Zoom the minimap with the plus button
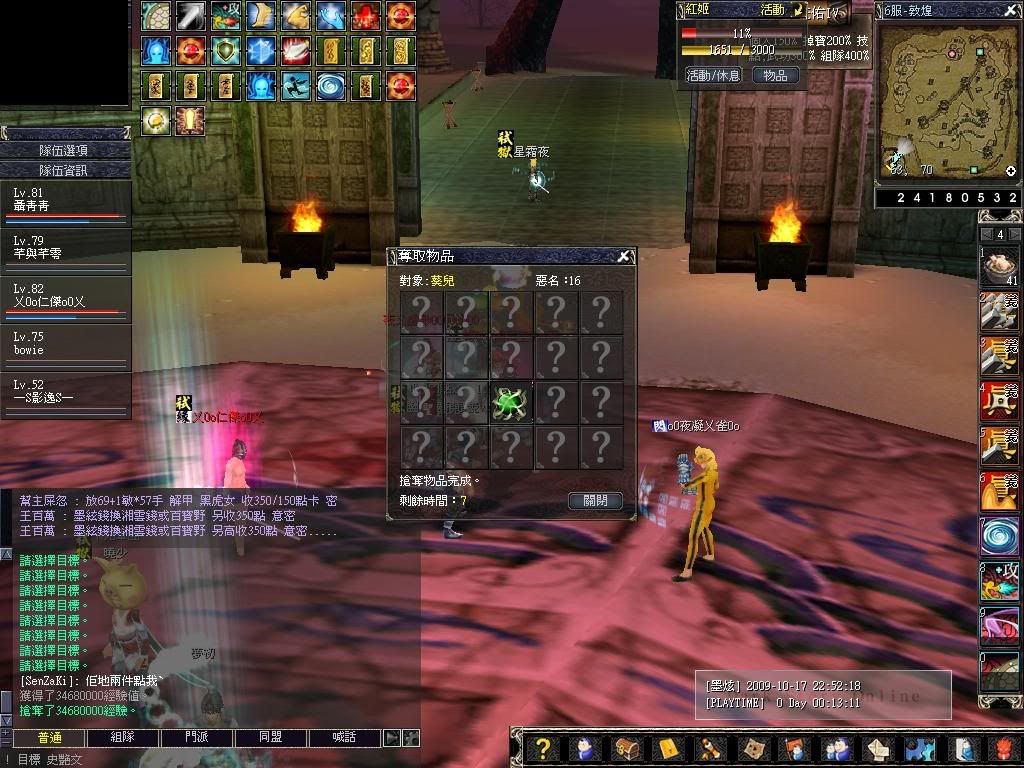Image resolution: width=1024 pixels, height=768 pixels. tap(1010, 171)
